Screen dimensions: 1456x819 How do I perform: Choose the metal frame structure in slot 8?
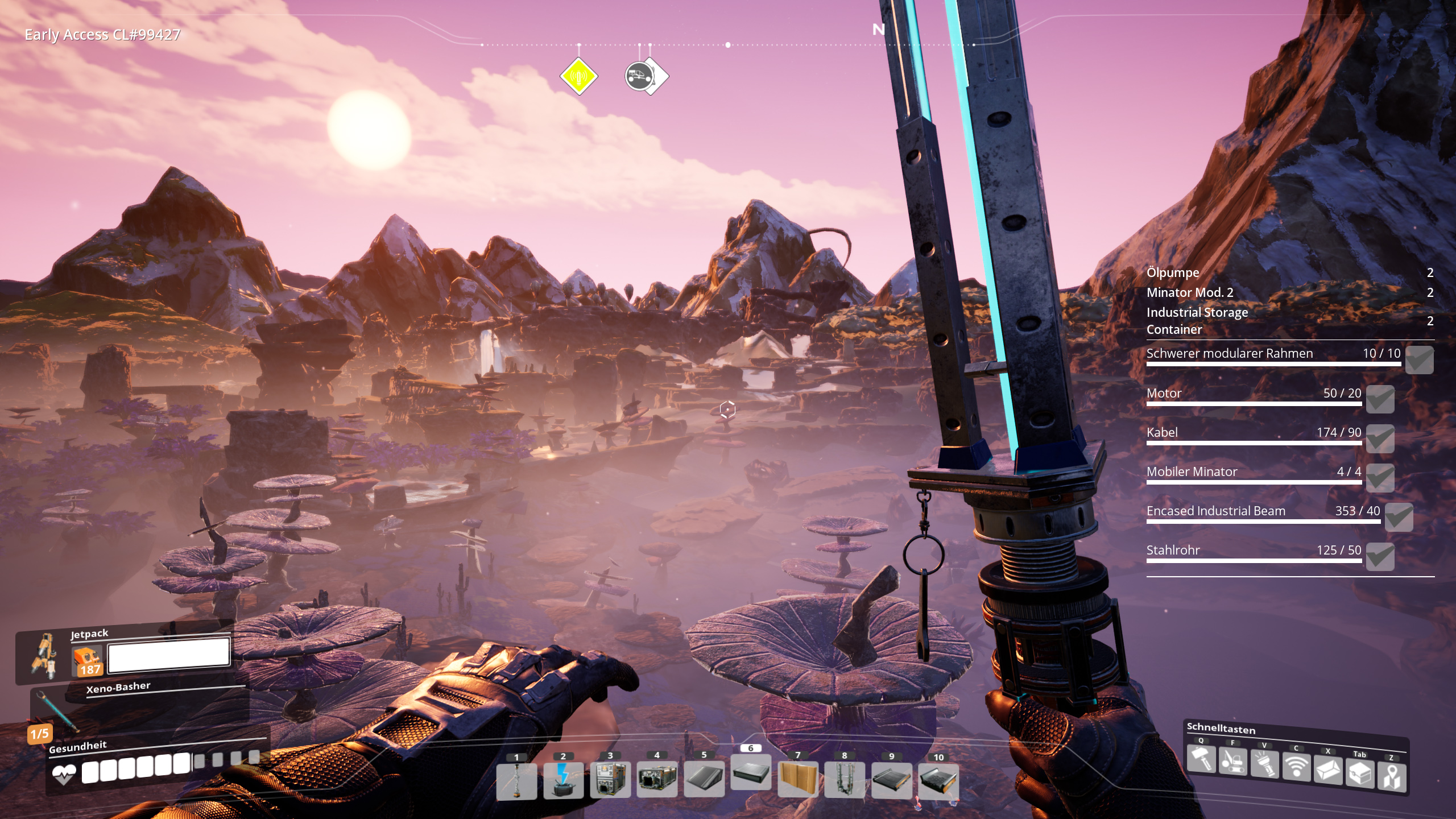point(845,779)
